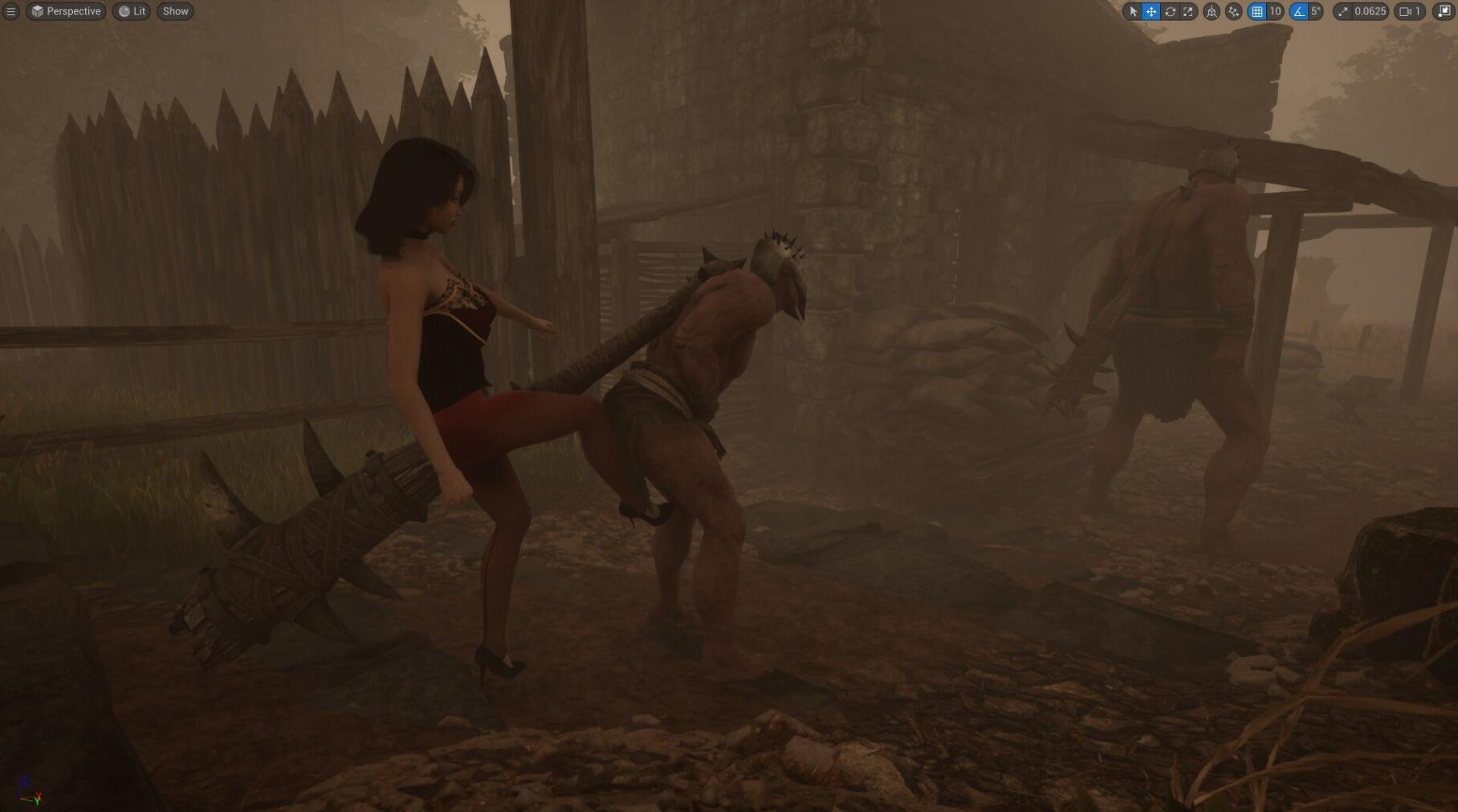This screenshot has width=1458, height=812.
Task: Open the 5° rotation snap dropdown
Action: click(1315, 11)
